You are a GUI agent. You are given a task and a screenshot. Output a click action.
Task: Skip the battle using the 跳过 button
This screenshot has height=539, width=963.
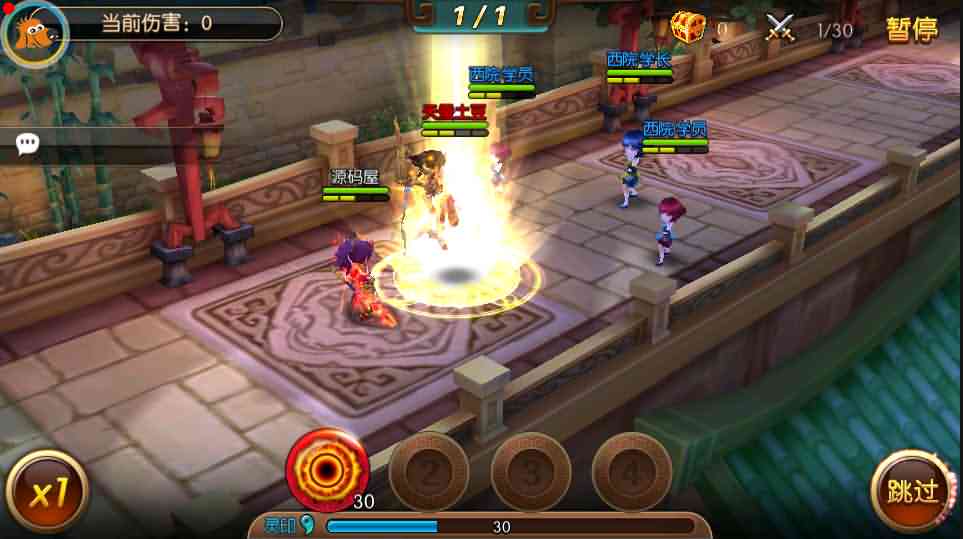click(x=911, y=490)
